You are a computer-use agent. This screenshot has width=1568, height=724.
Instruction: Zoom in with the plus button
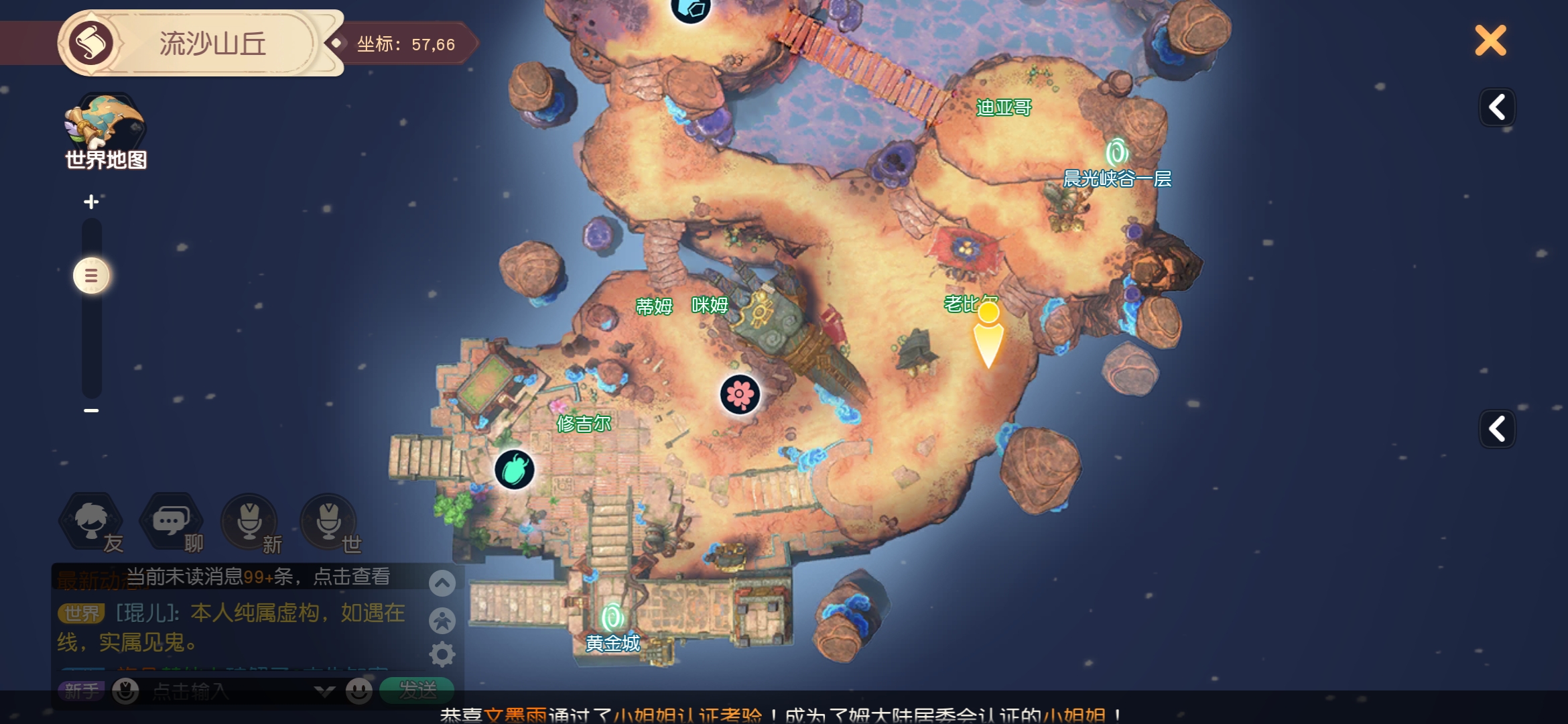tap(91, 202)
